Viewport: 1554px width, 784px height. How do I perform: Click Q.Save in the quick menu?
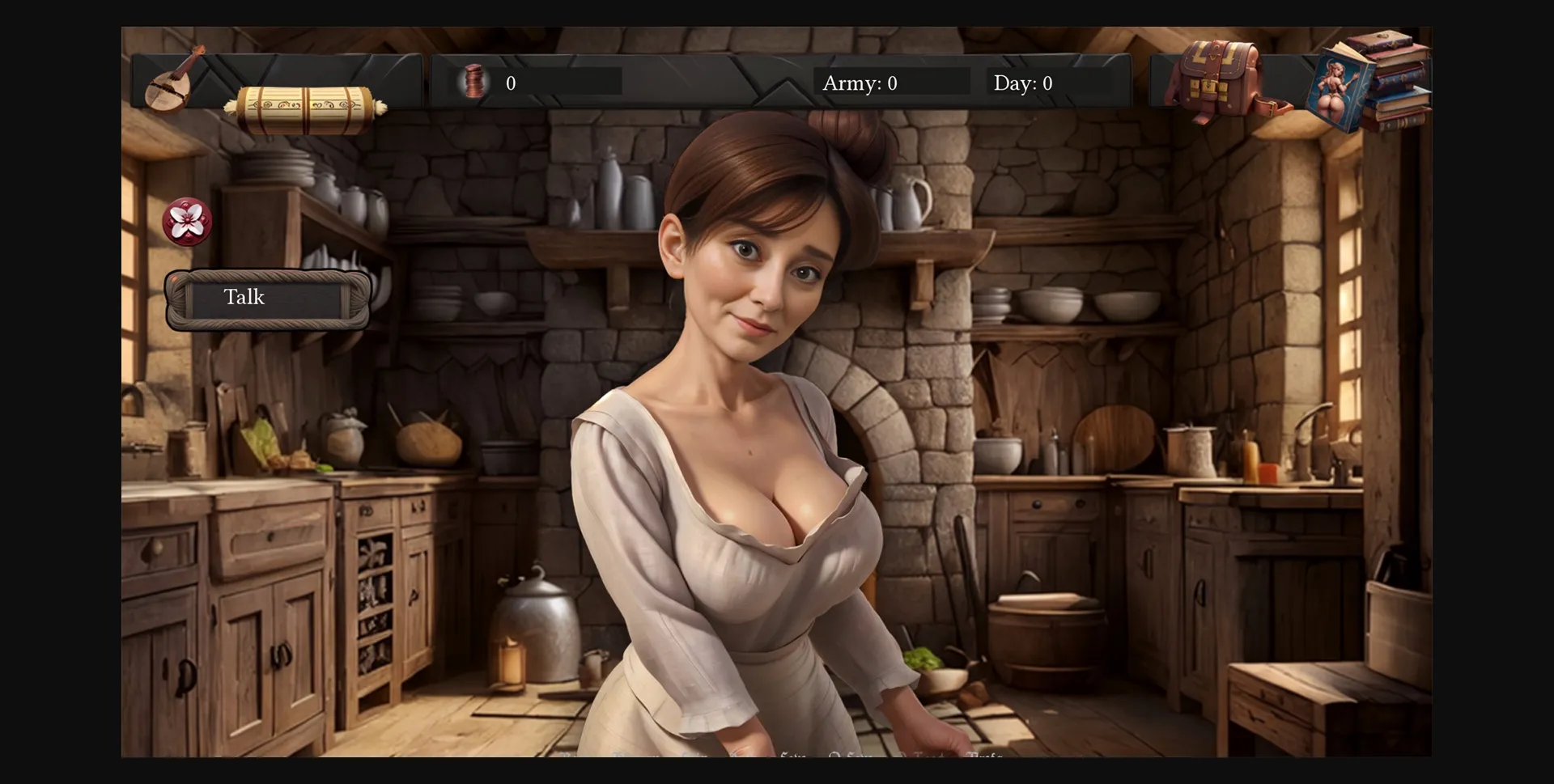(x=851, y=756)
